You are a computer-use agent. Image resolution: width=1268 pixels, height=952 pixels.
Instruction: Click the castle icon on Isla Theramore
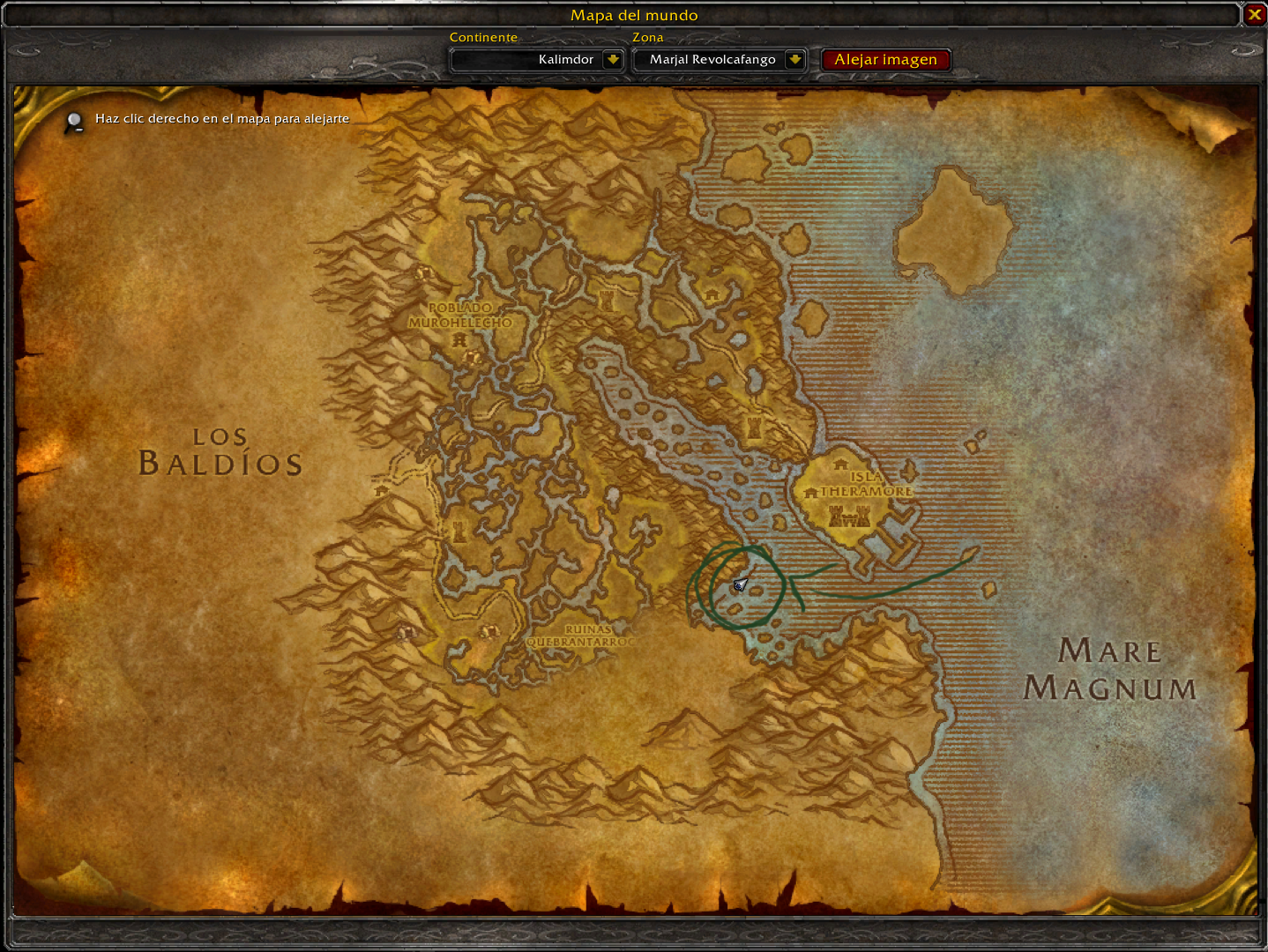[849, 517]
